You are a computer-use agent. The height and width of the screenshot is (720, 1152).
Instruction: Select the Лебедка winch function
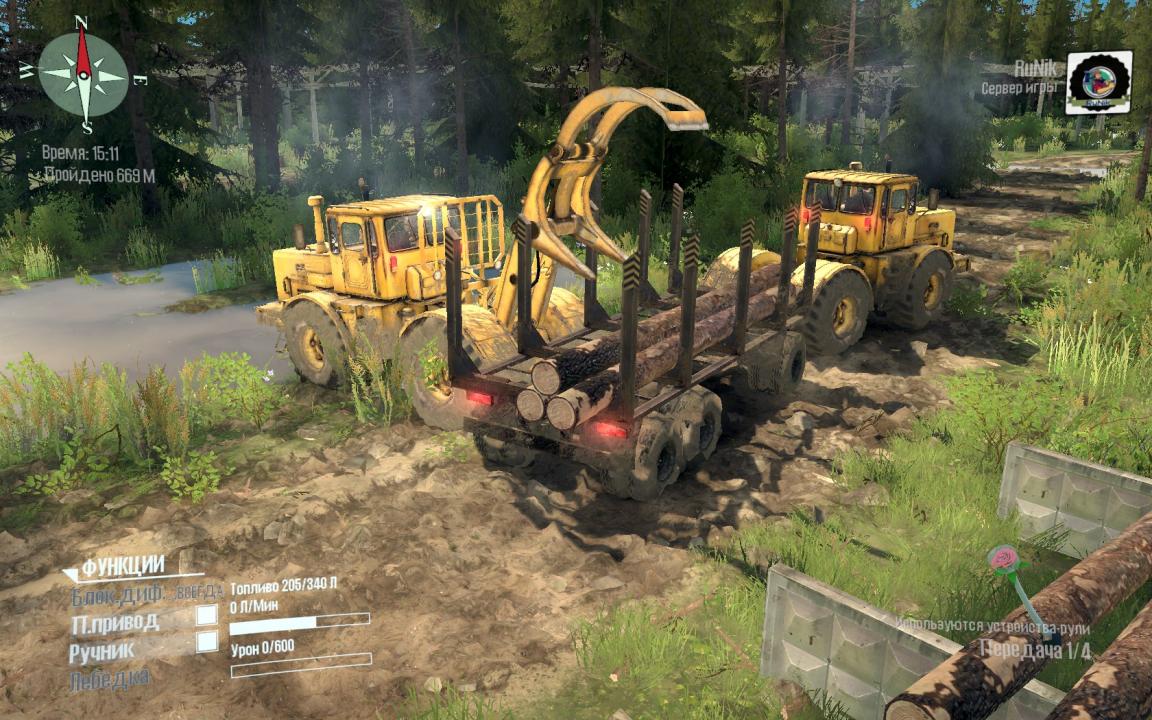tap(110, 679)
